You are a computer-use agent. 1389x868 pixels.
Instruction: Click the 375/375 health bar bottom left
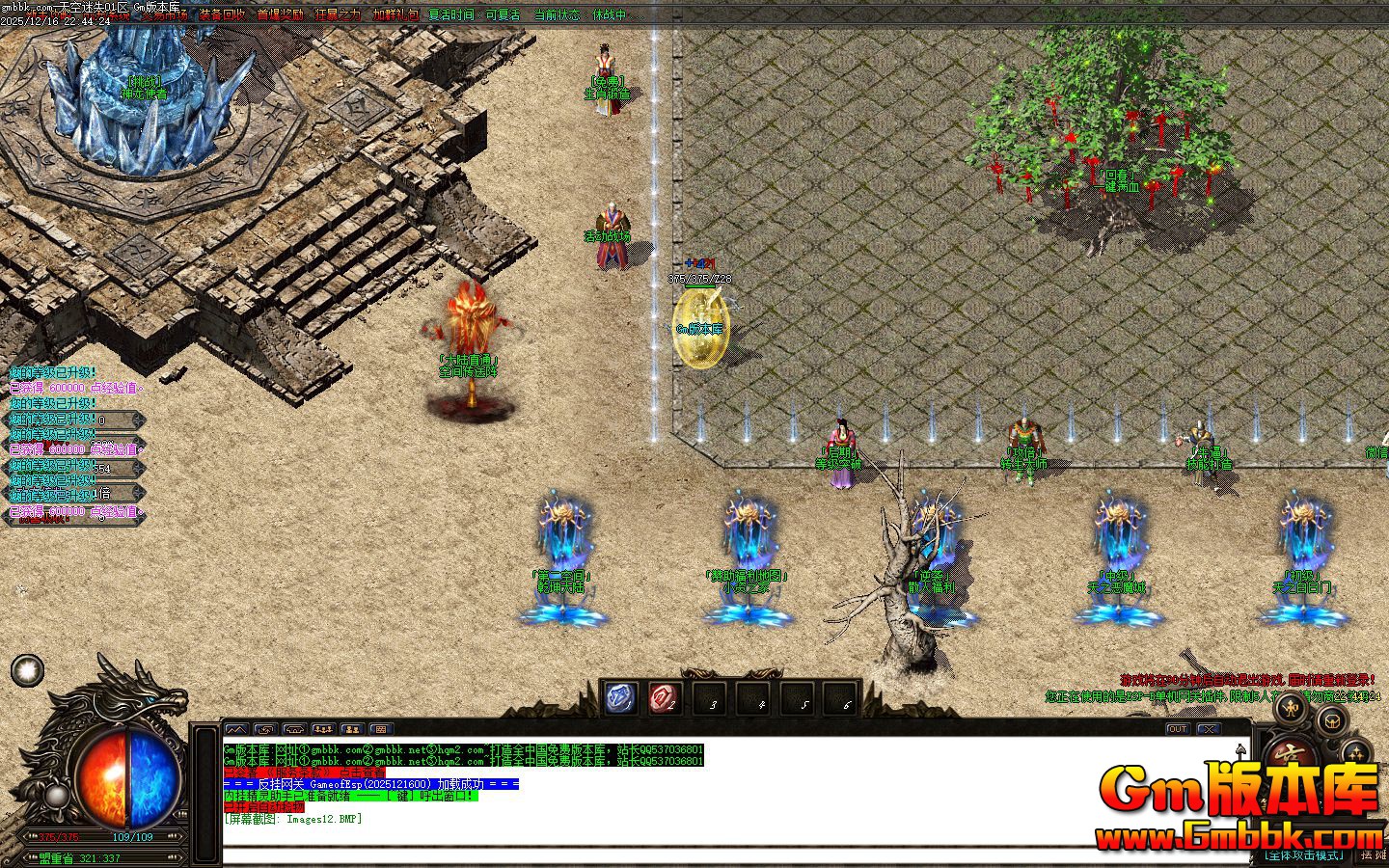pos(58,836)
